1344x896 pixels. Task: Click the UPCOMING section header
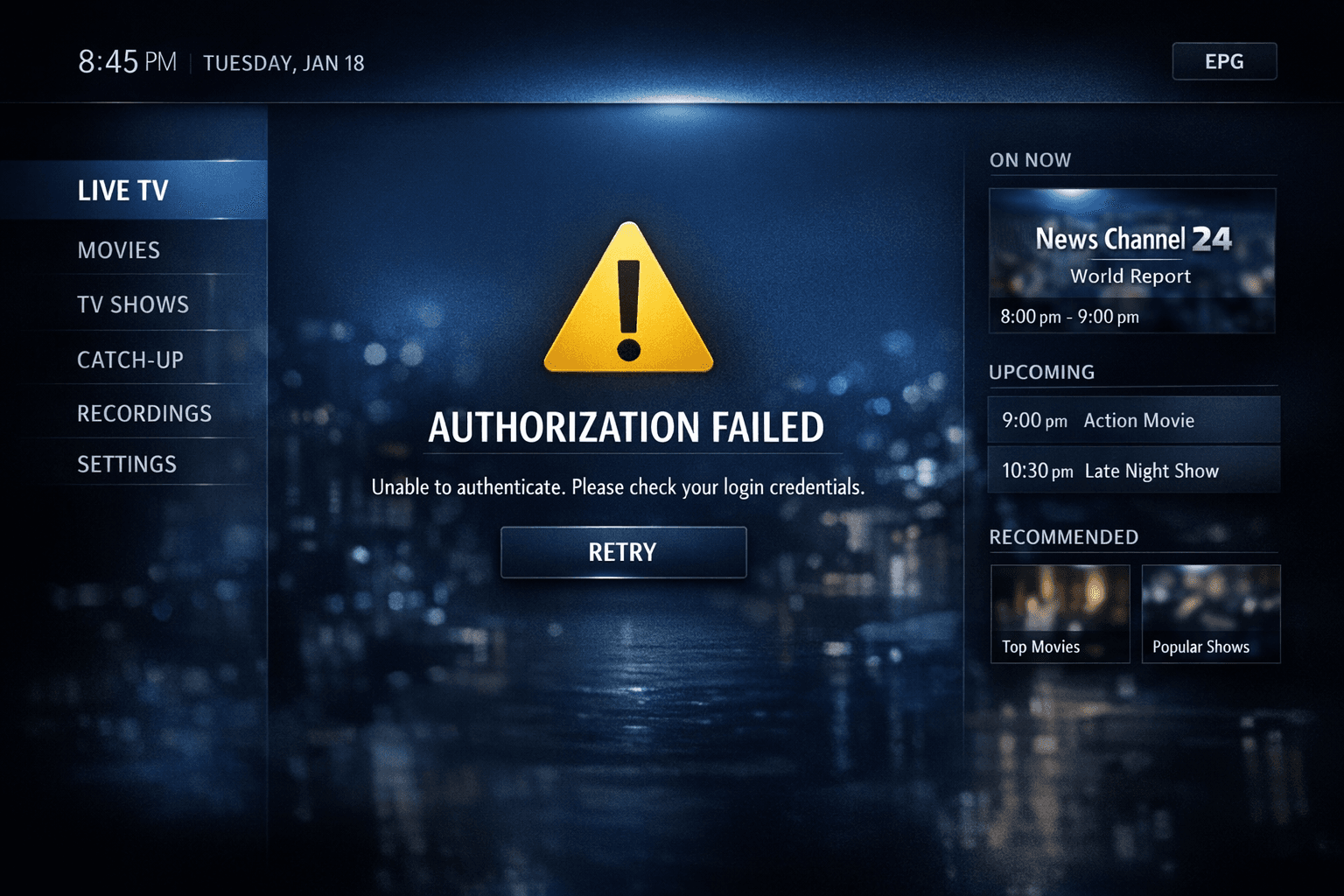pos(1041,372)
